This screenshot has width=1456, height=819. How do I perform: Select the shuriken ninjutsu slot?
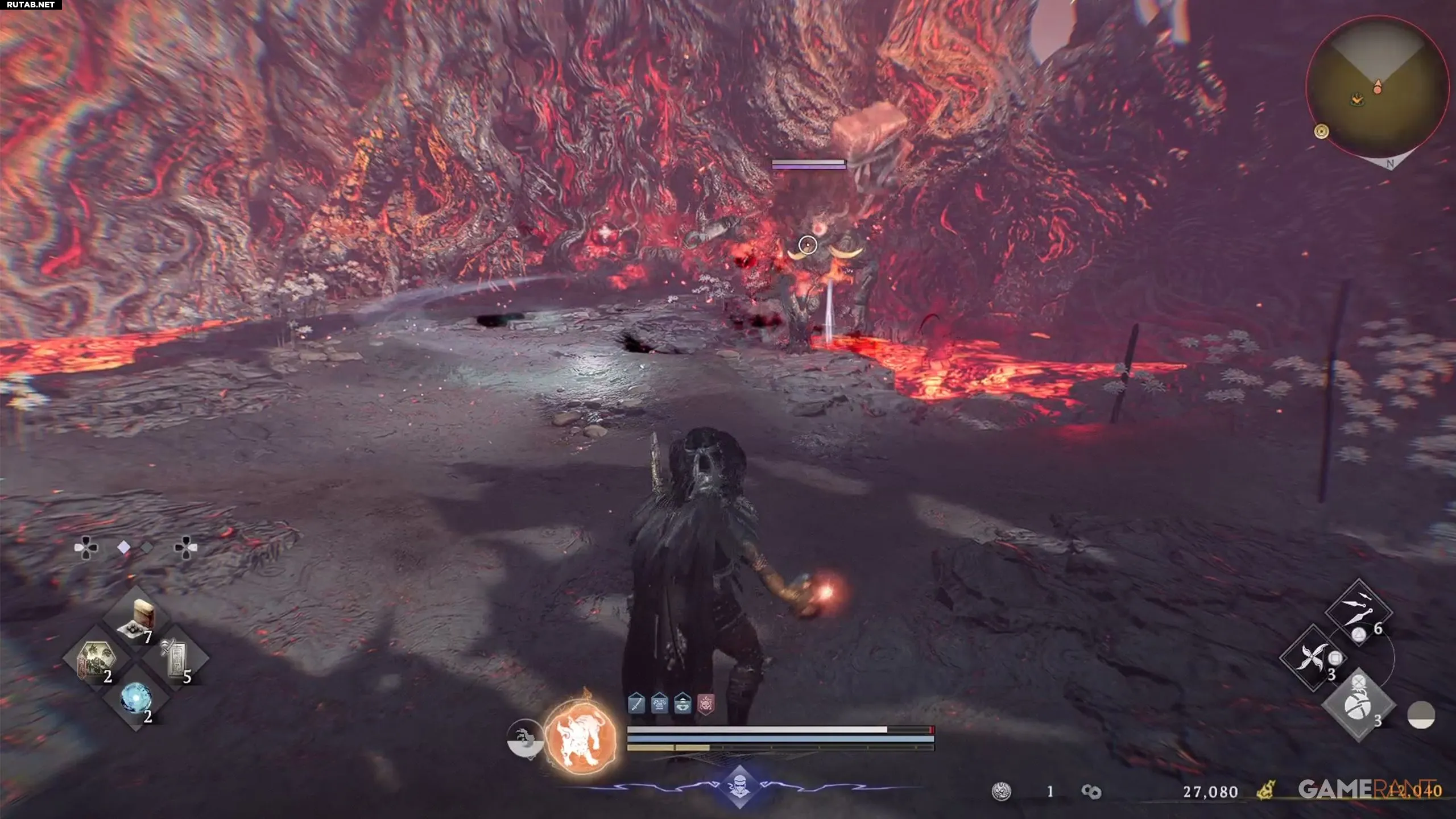coord(1312,657)
